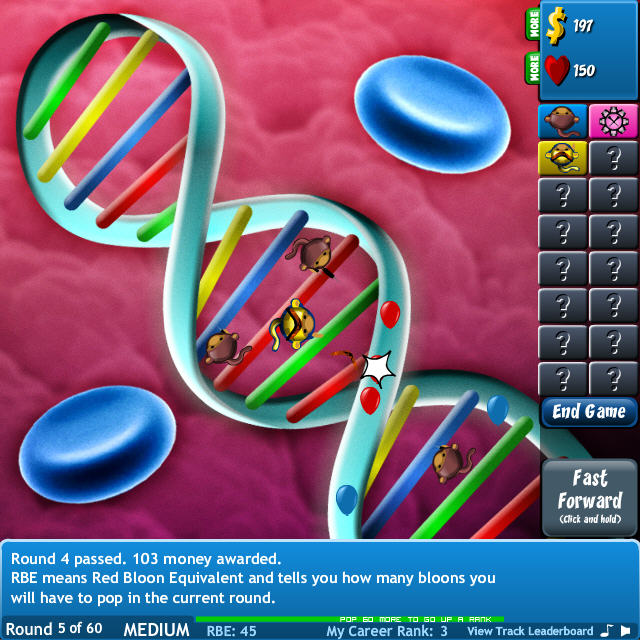Choose the Tack Shooter tower icon
The image size is (640, 640).
(x=613, y=121)
